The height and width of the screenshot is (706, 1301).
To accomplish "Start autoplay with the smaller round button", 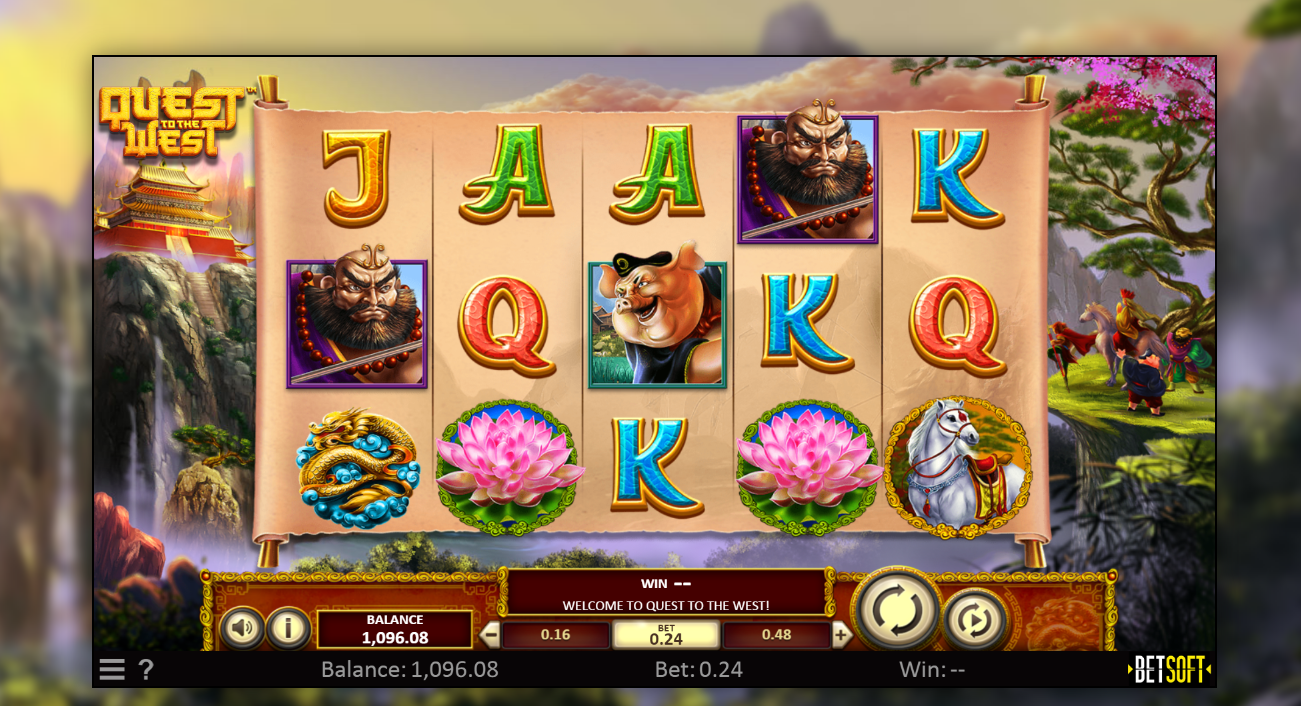I will (x=975, y=621).
